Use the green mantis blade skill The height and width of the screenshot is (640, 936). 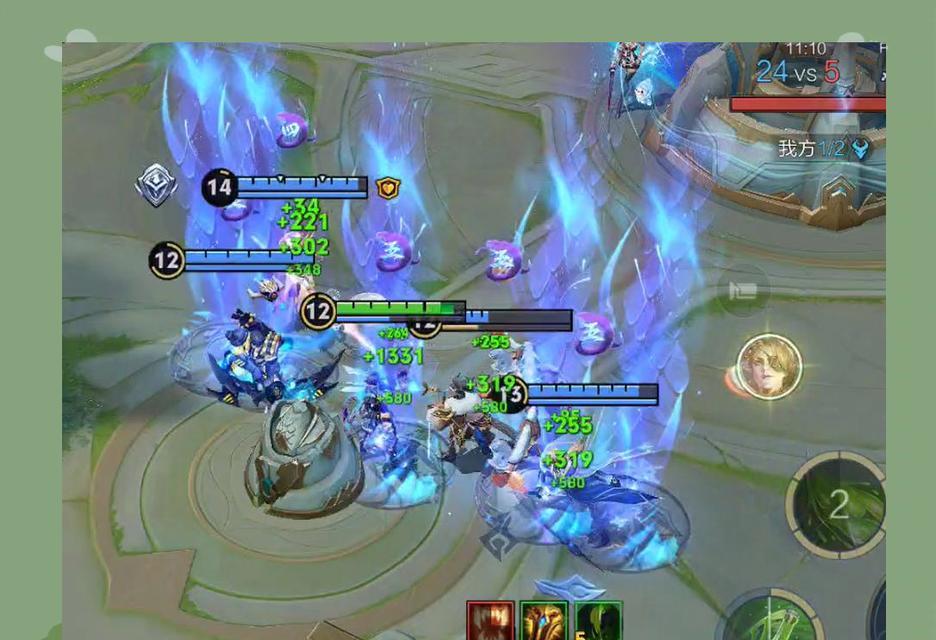point(771,617)
